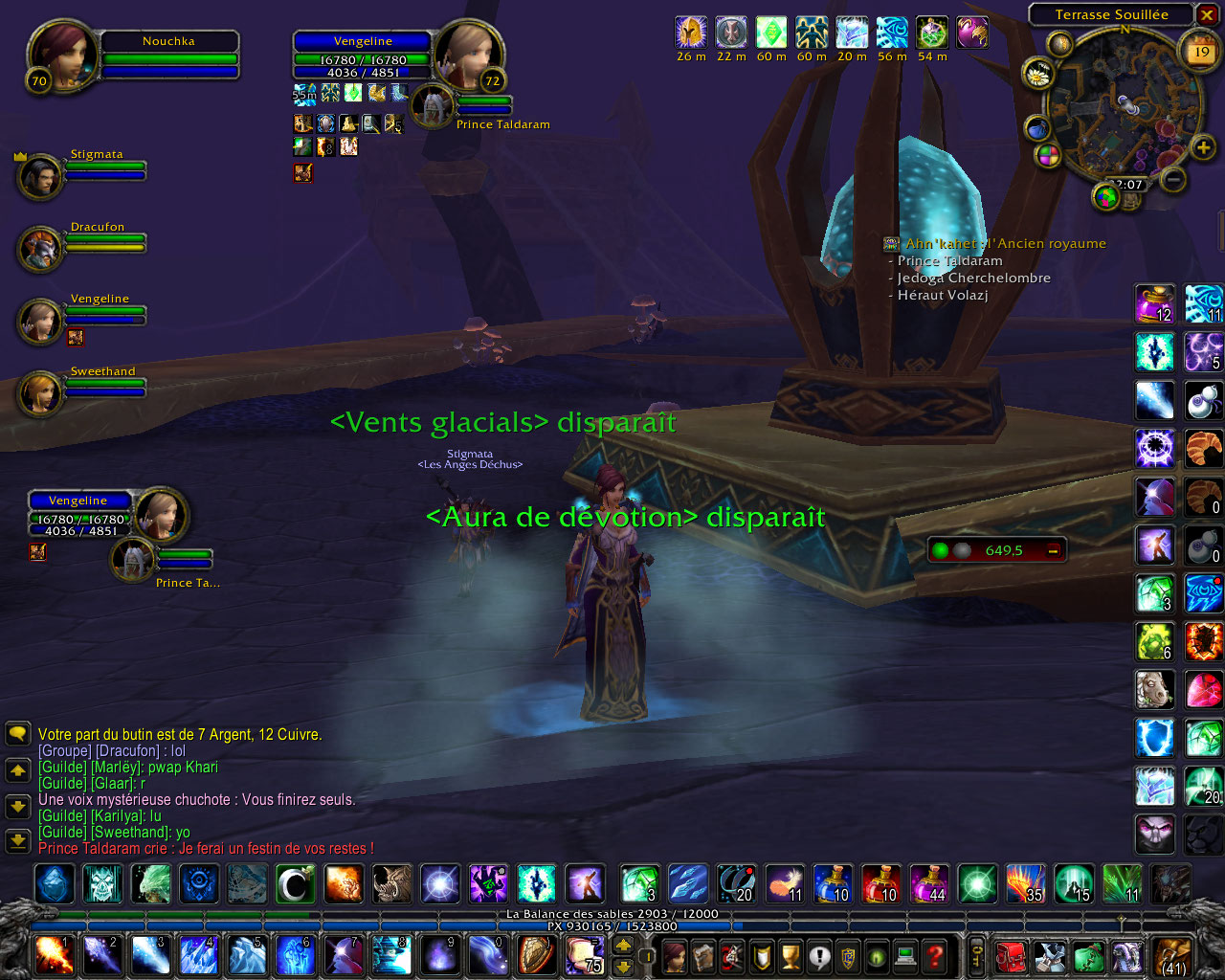Page the action bar up with the arrow

tap(623, 945)
